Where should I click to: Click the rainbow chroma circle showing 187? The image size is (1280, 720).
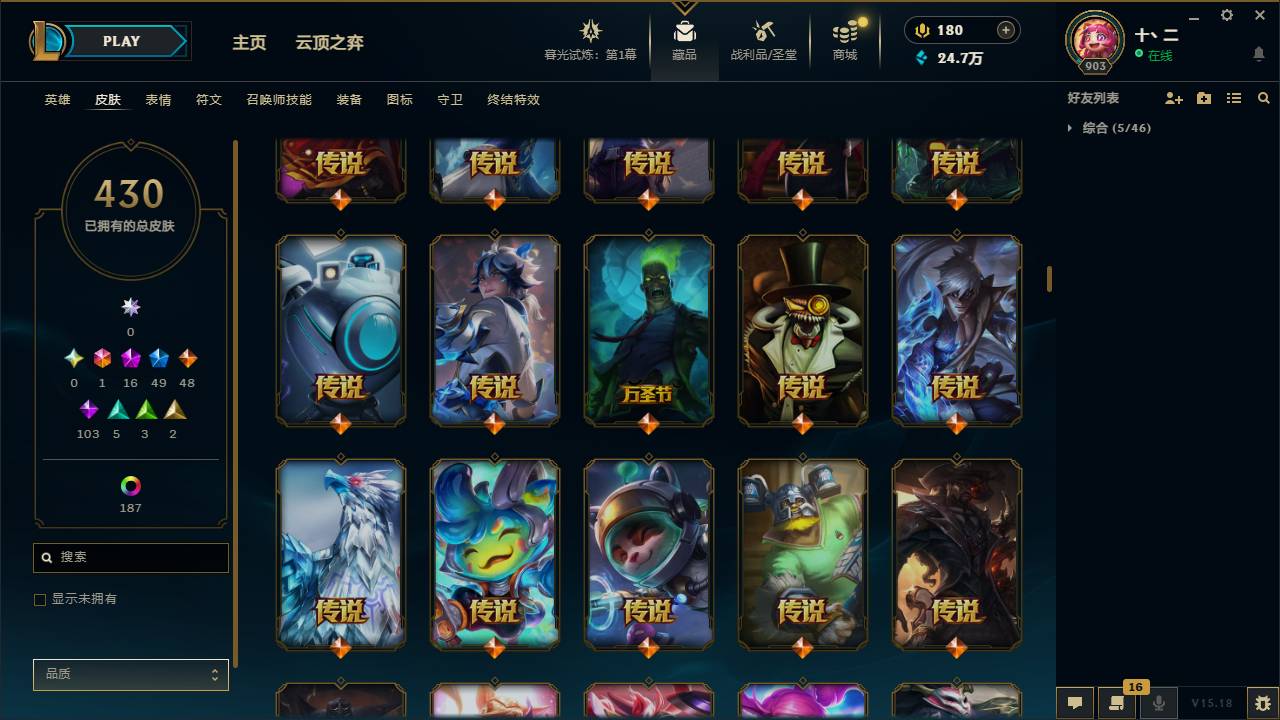(130, 487)
